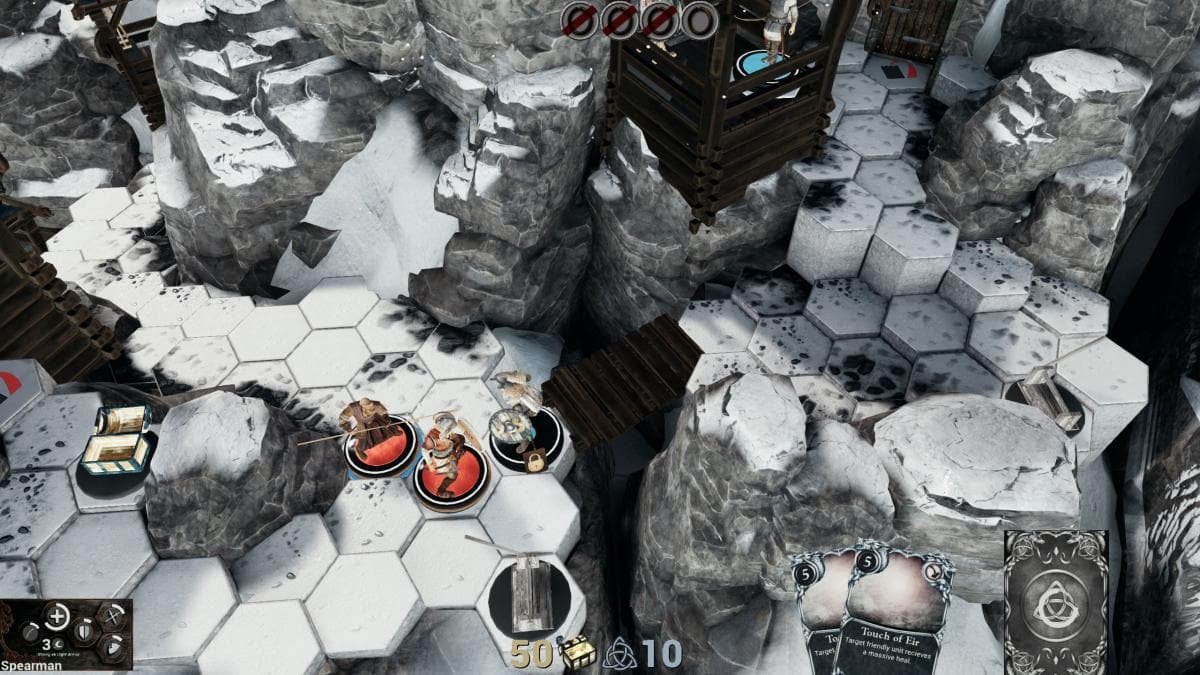The image size is (1200, 675).
Task: Pick the card hidden behind Touch of Eir
Action: (x=816, y=610)
